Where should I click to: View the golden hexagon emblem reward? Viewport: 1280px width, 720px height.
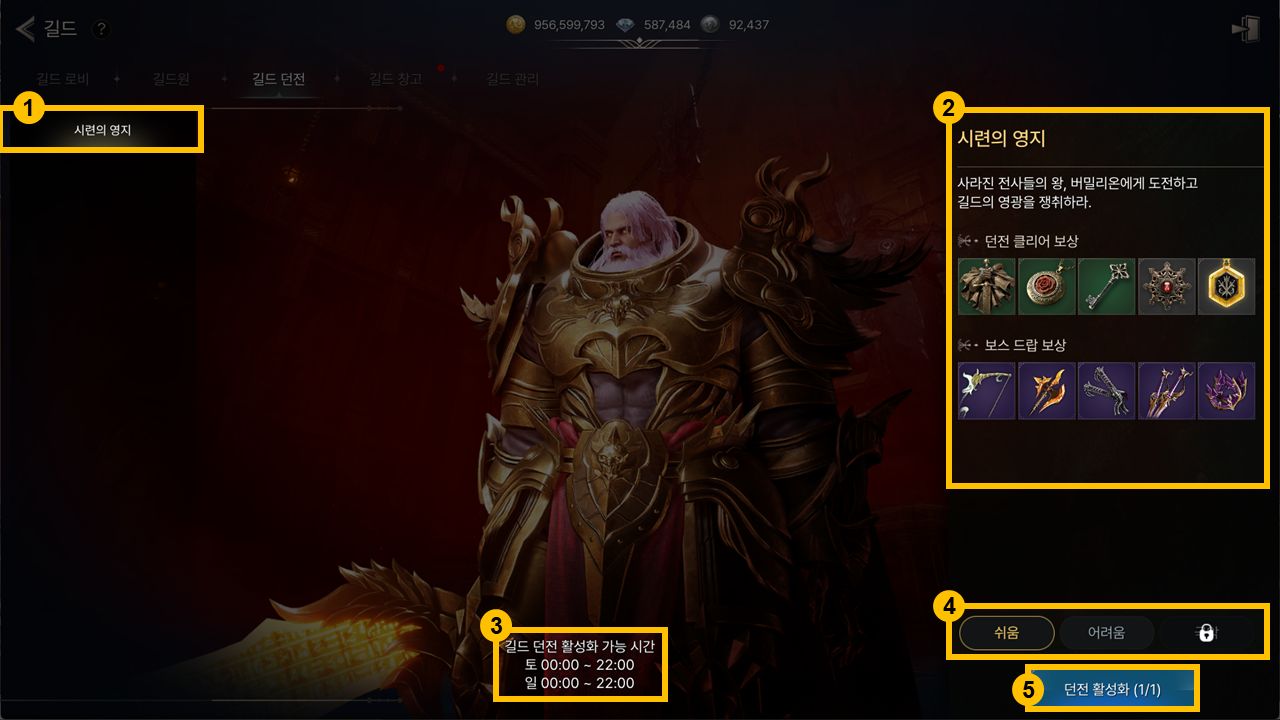click(1226, 287)
